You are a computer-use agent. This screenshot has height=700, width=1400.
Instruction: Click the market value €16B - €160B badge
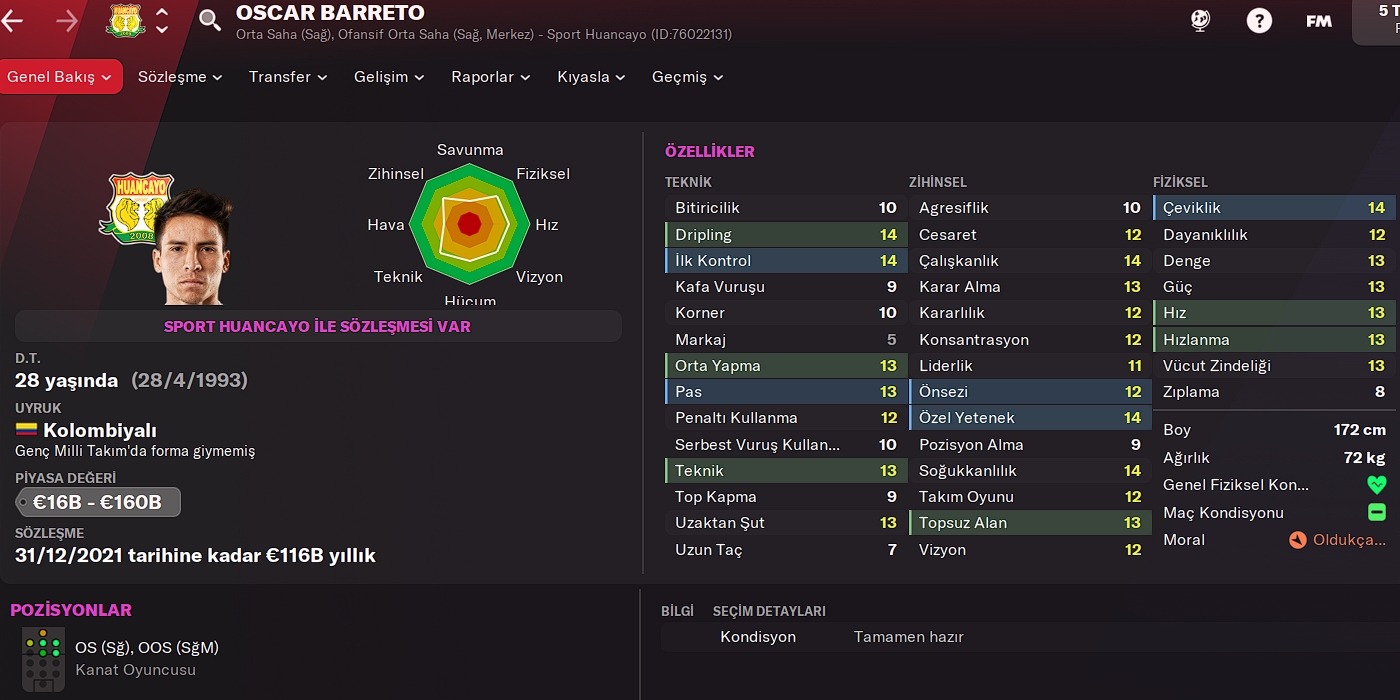[x=98, y=502]
